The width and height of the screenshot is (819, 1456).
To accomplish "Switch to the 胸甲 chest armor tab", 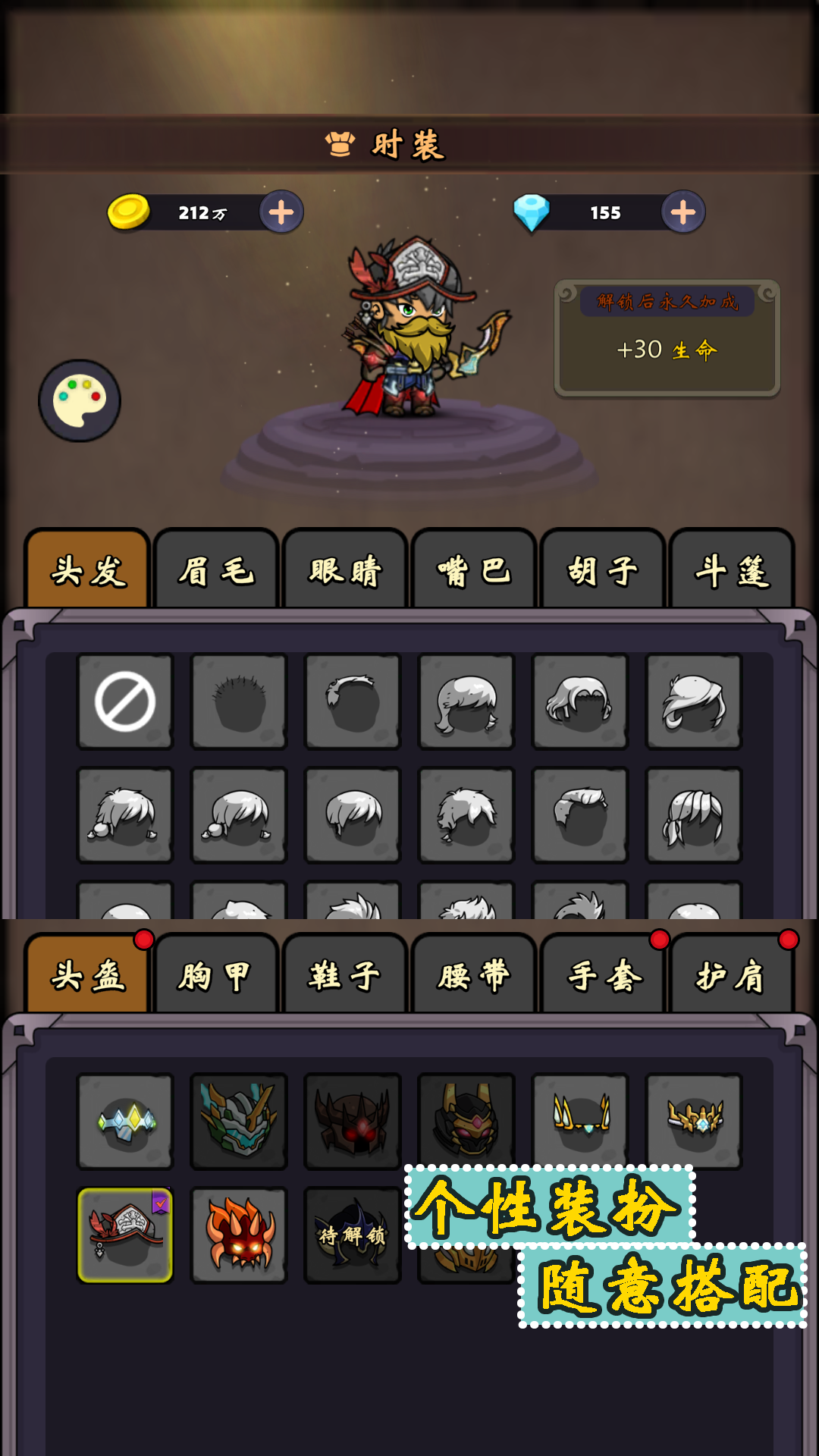I will pyautogui.click(x=216, y=975).
